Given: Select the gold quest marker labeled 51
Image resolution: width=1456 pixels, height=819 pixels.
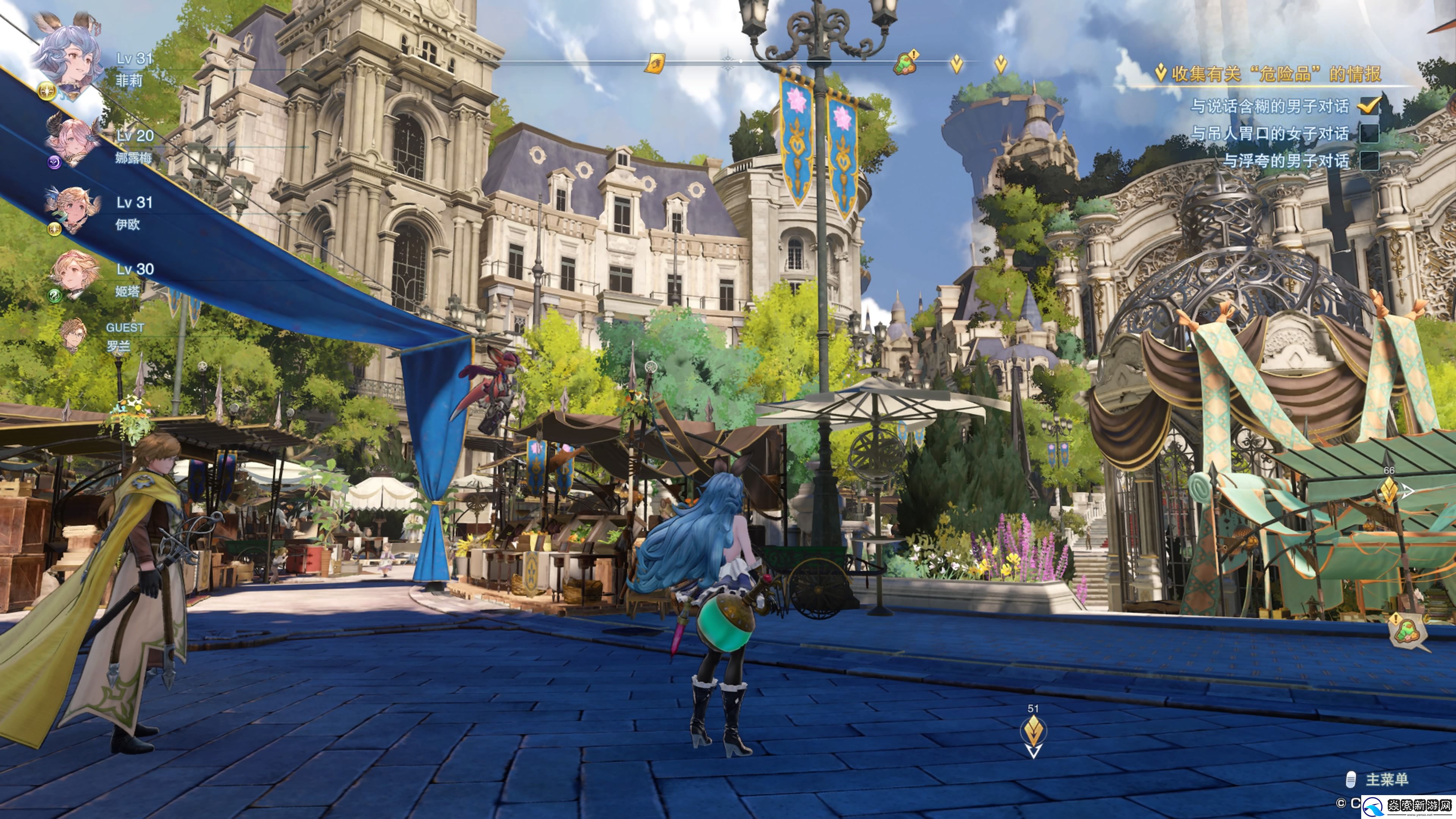Looking at the screenshot, I should (x=1033, y=731).
